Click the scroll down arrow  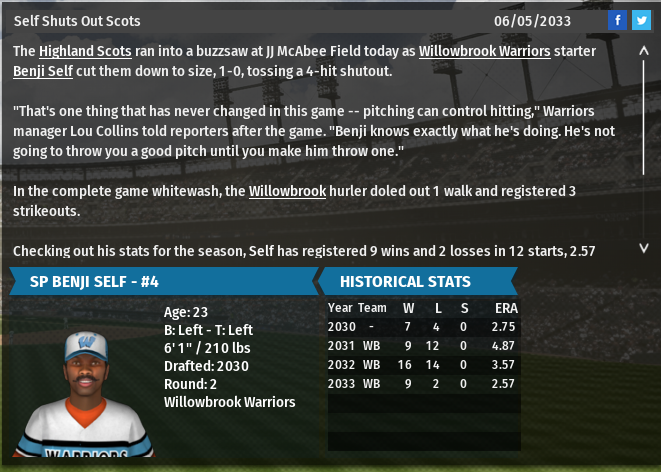644,247
